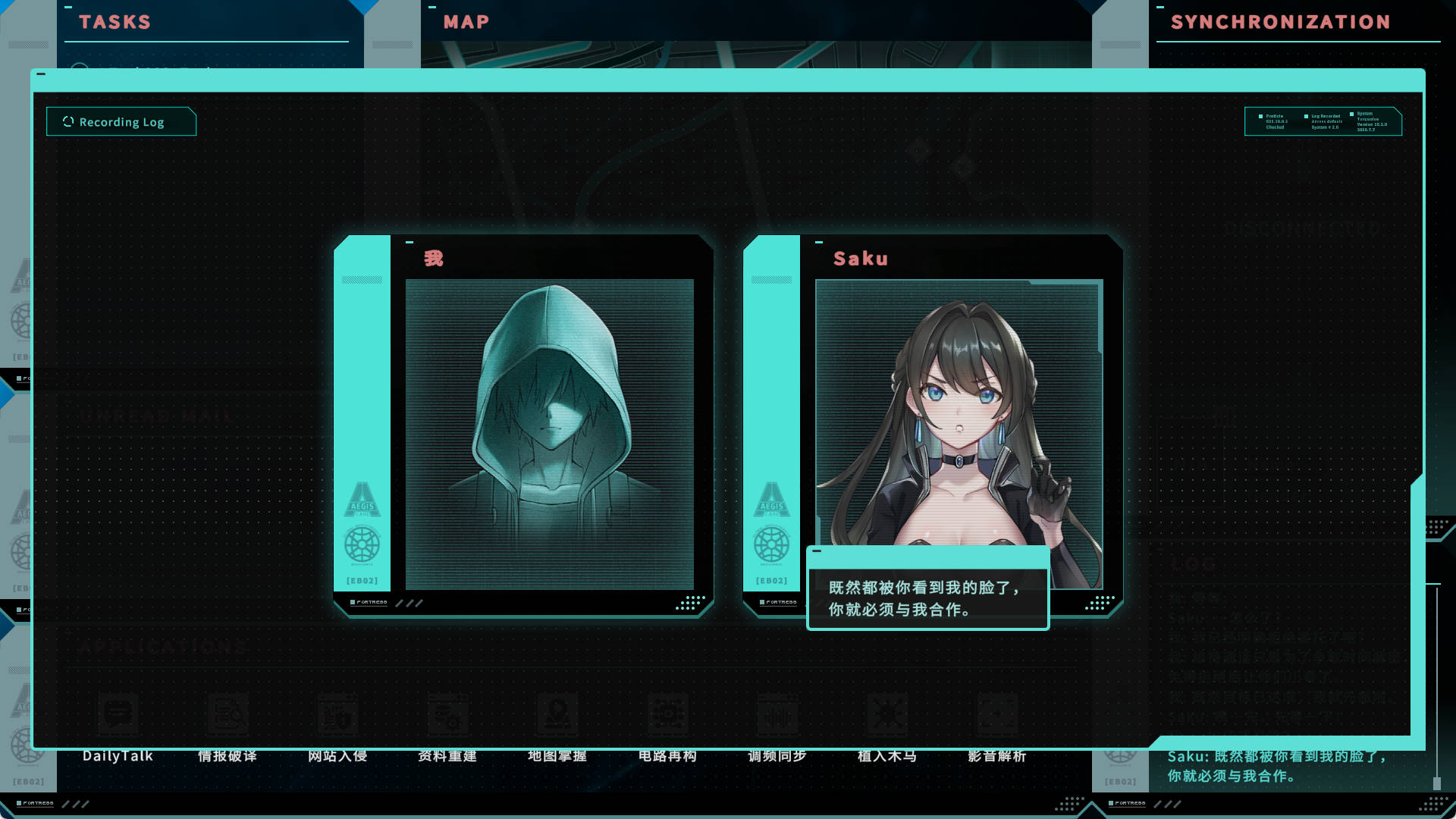Viewport: 1456px width, 819px height.
Task: Toggle the System Turquoise version indicator
Action: coord(1352,114)
